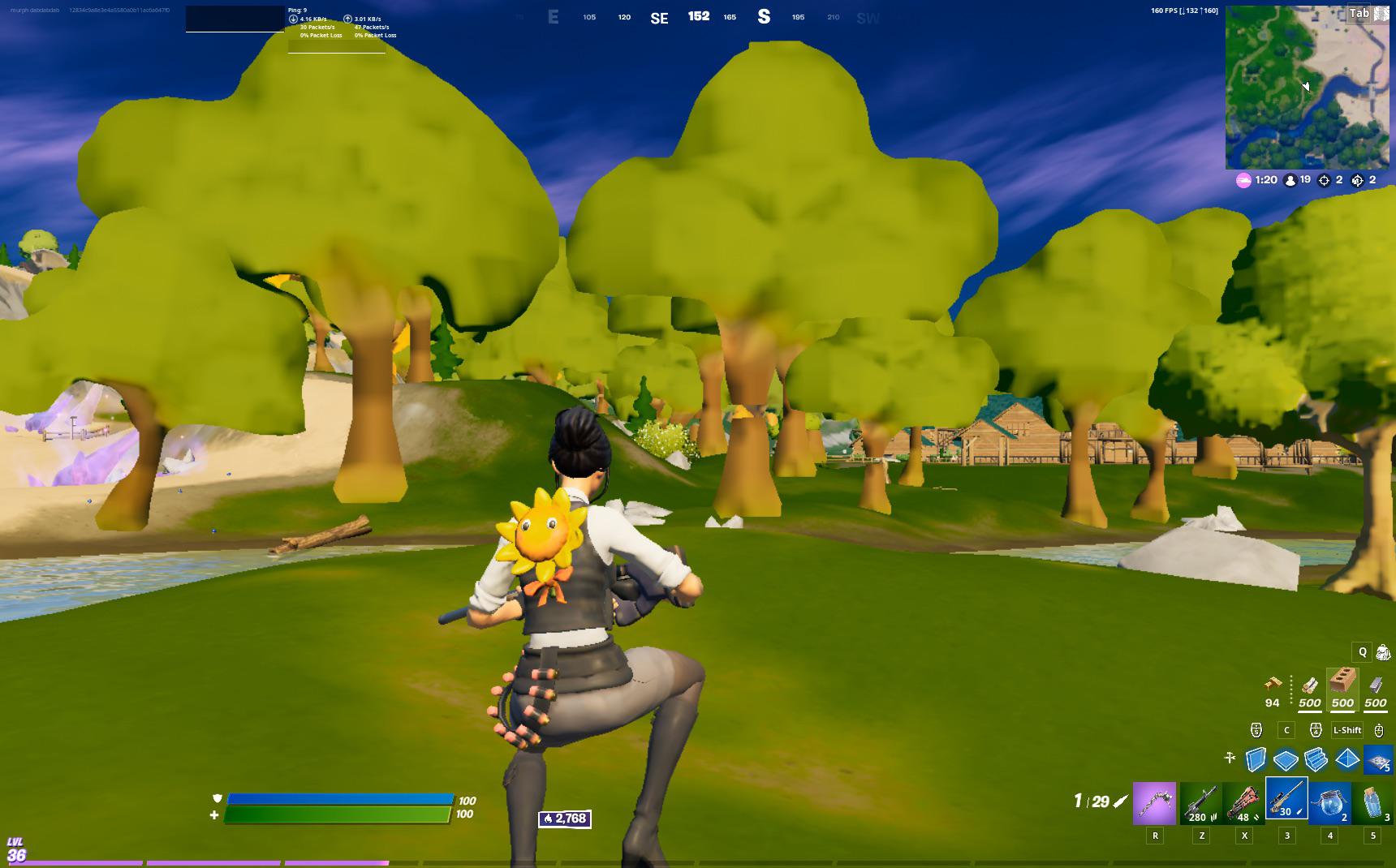The image size is (1396, 868).
Task: Click the pink storm timer icon
Action: [1243, 179]
